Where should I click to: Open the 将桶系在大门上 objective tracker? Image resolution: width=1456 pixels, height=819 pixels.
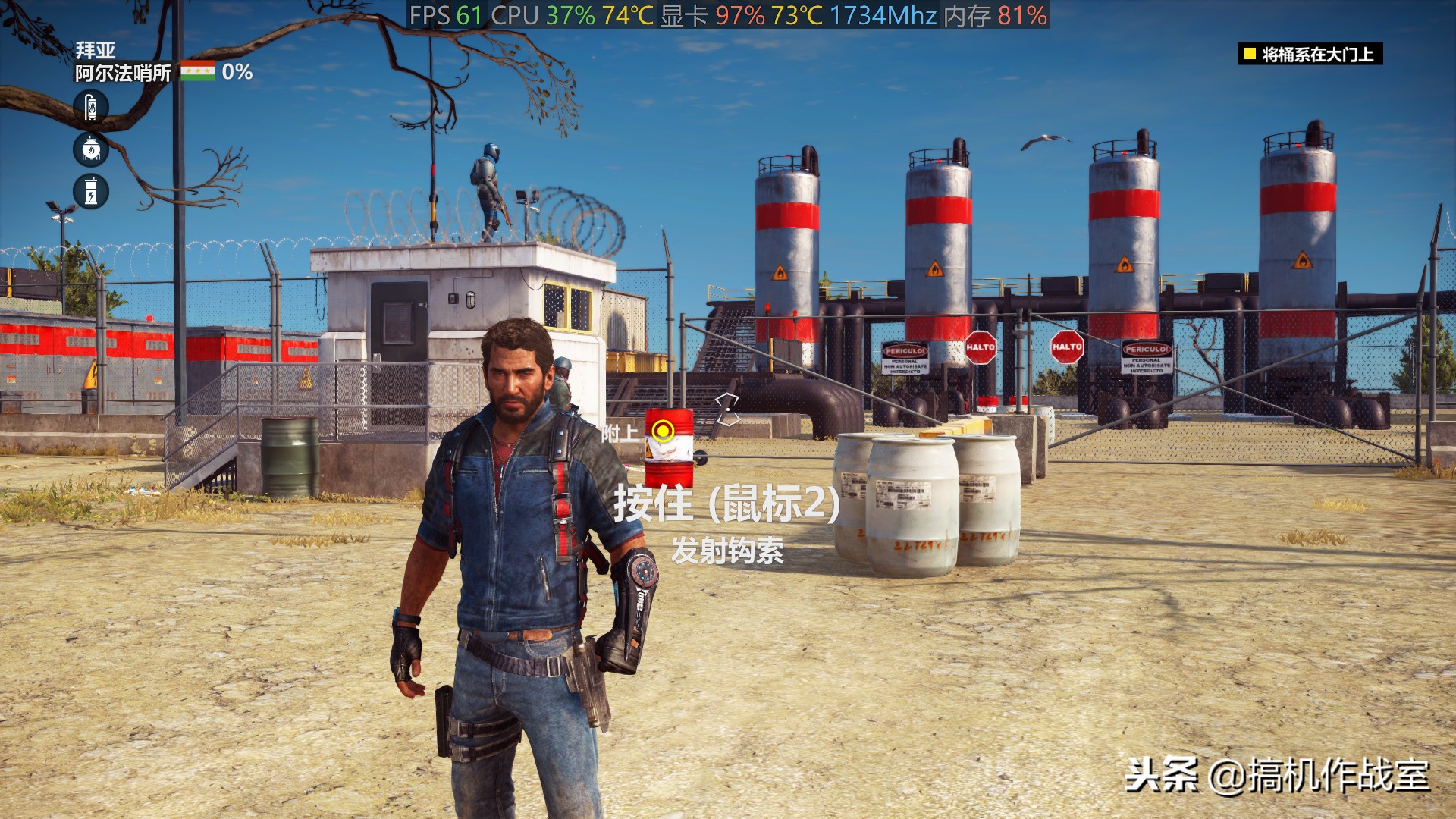point(1310,54)
